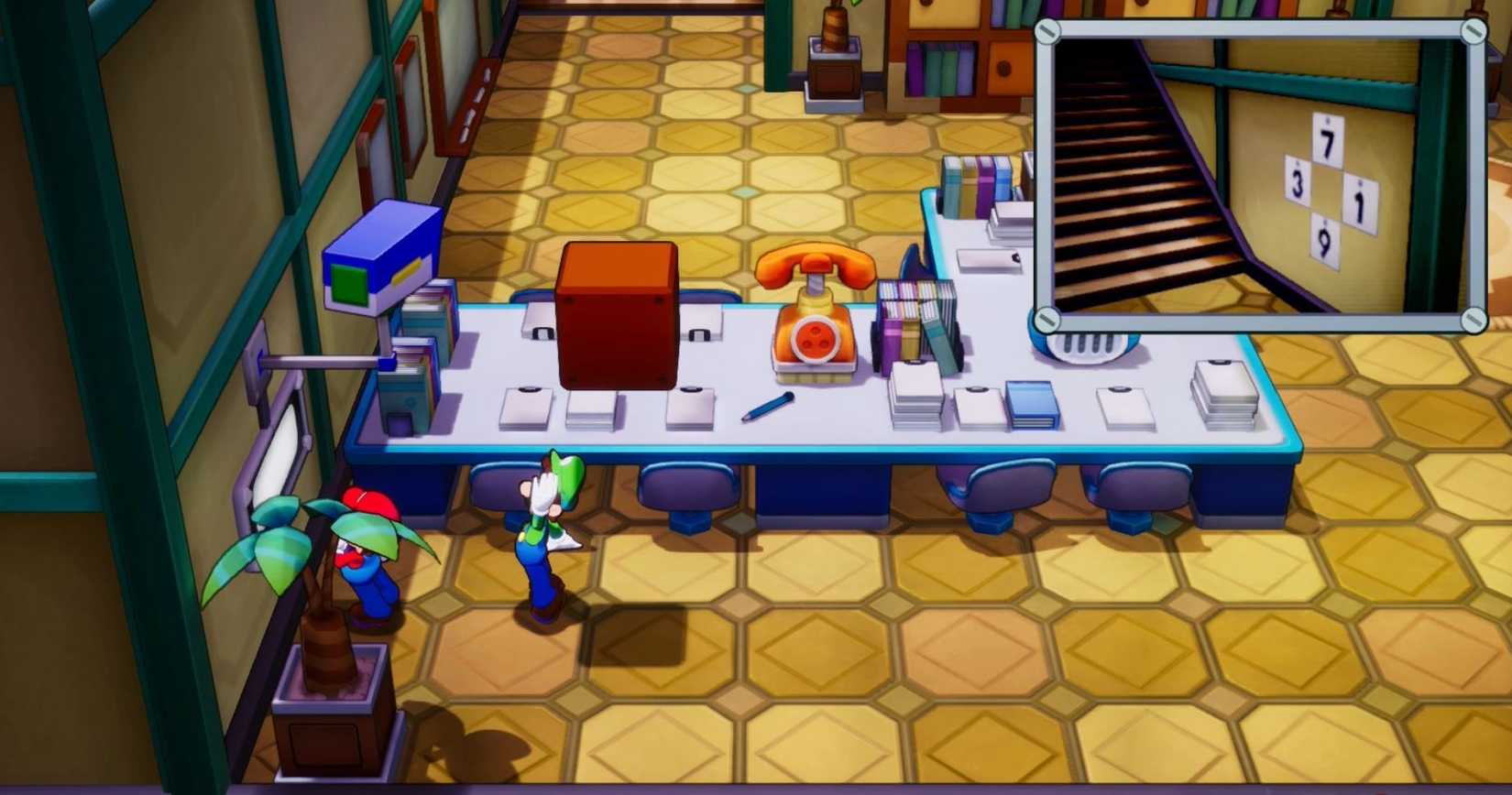Click the red cube on the counter
Screen dimensions: 1512x795
[616, 316]
